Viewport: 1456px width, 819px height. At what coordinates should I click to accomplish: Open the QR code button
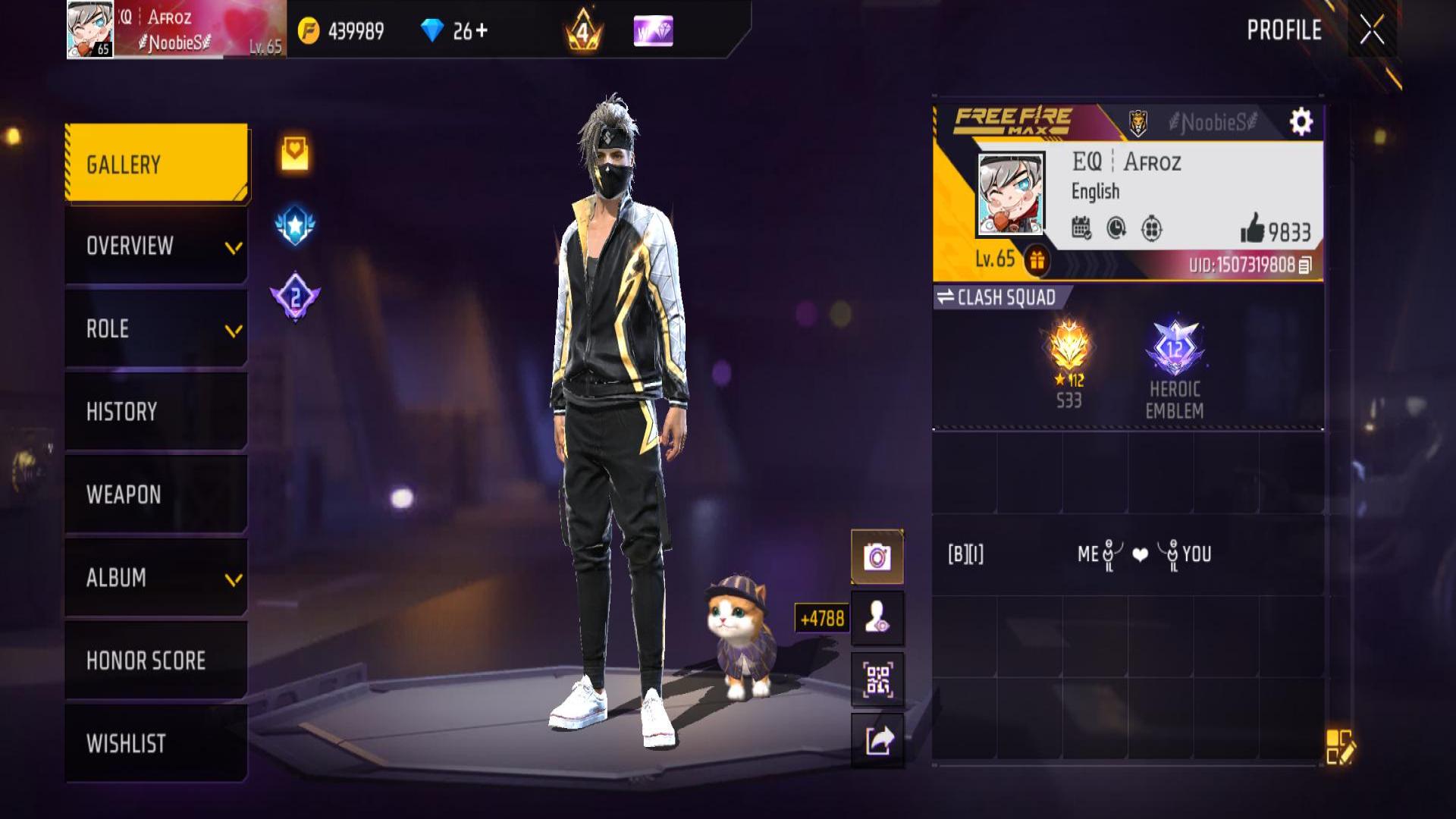[877, 679]
